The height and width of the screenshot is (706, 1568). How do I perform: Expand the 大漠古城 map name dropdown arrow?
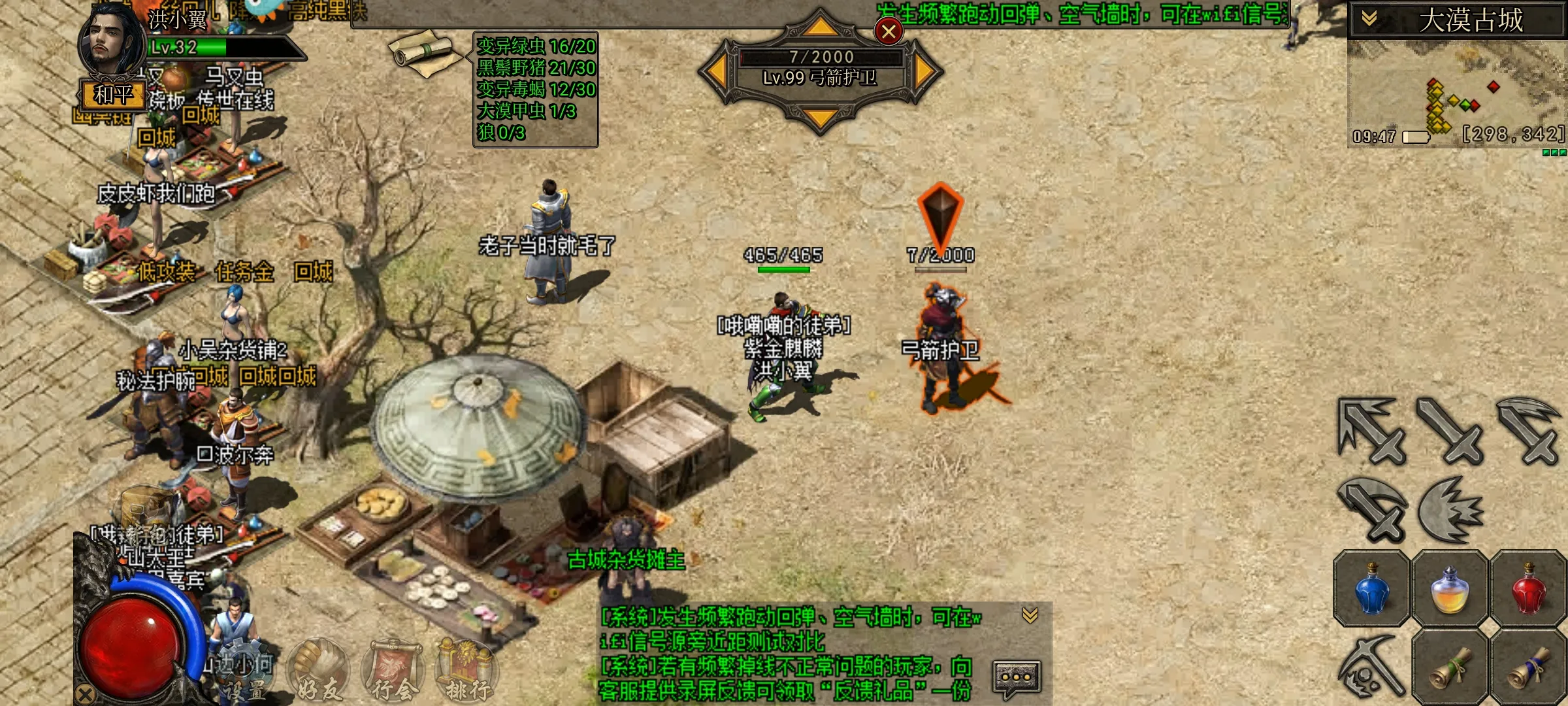pyautogui.click(x=1369, y=19)
